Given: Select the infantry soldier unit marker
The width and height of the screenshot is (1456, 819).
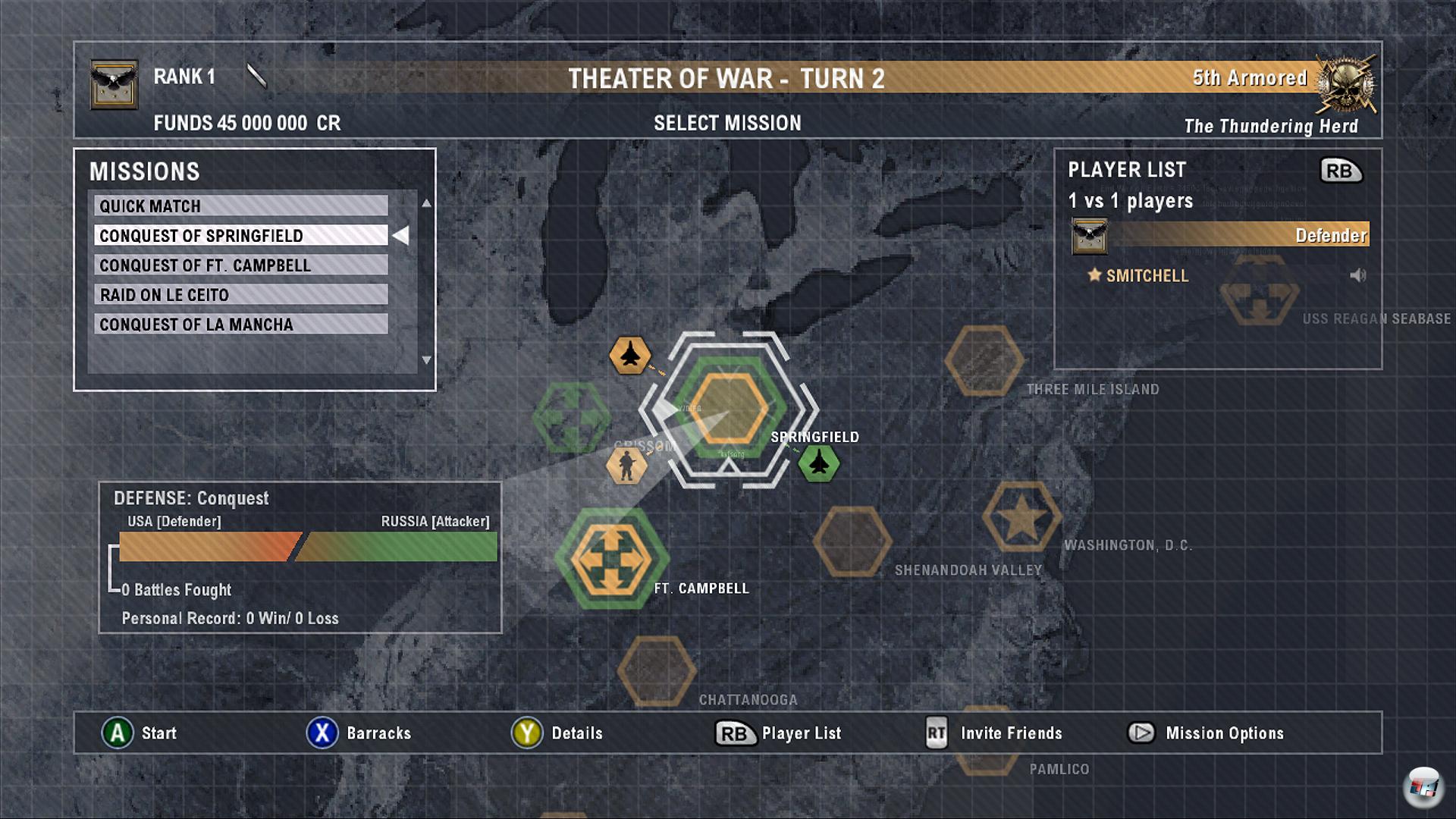Looking at the screenshot, I should 626,465.
